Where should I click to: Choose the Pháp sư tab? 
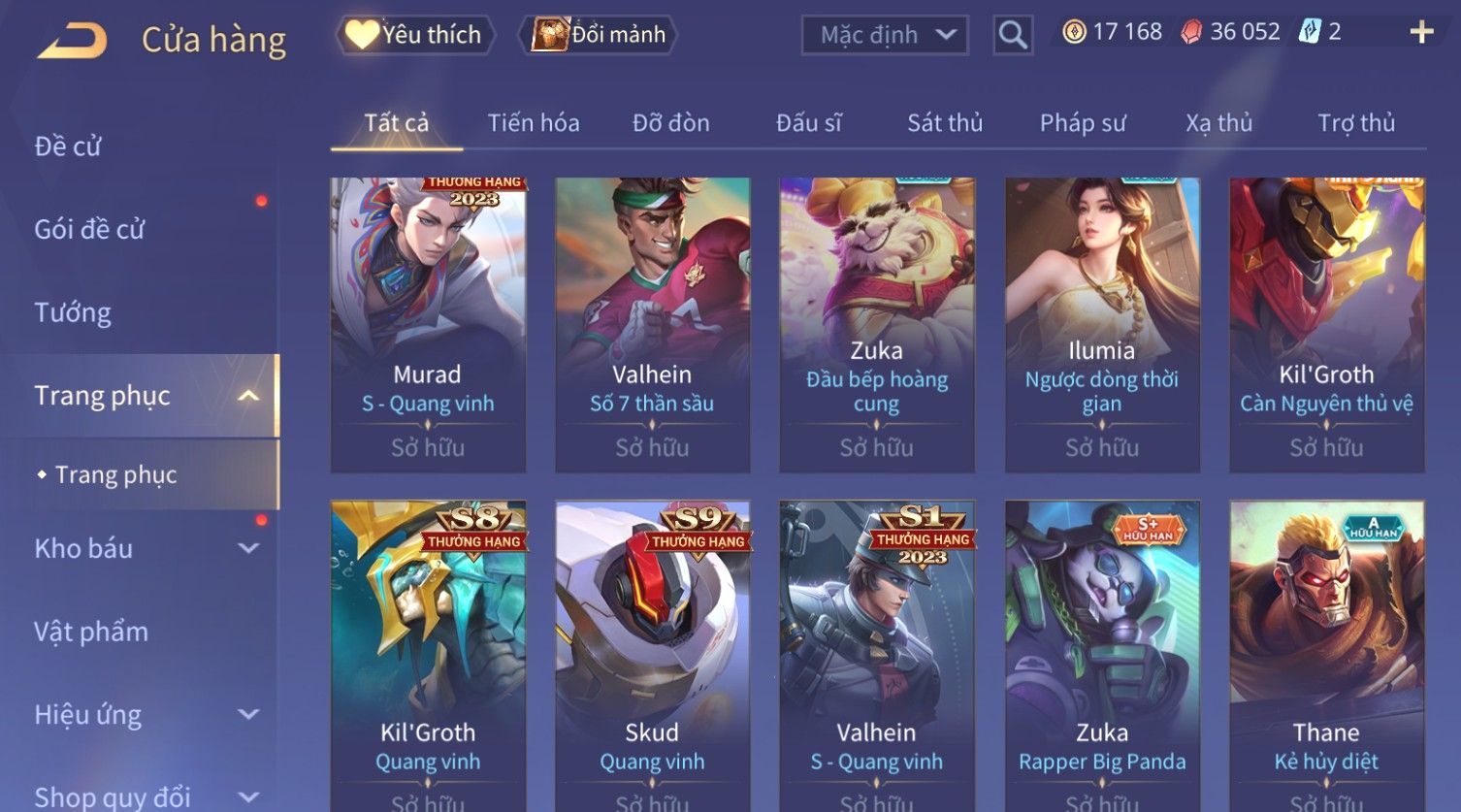pyautogui.click(x=1083, y=123)
